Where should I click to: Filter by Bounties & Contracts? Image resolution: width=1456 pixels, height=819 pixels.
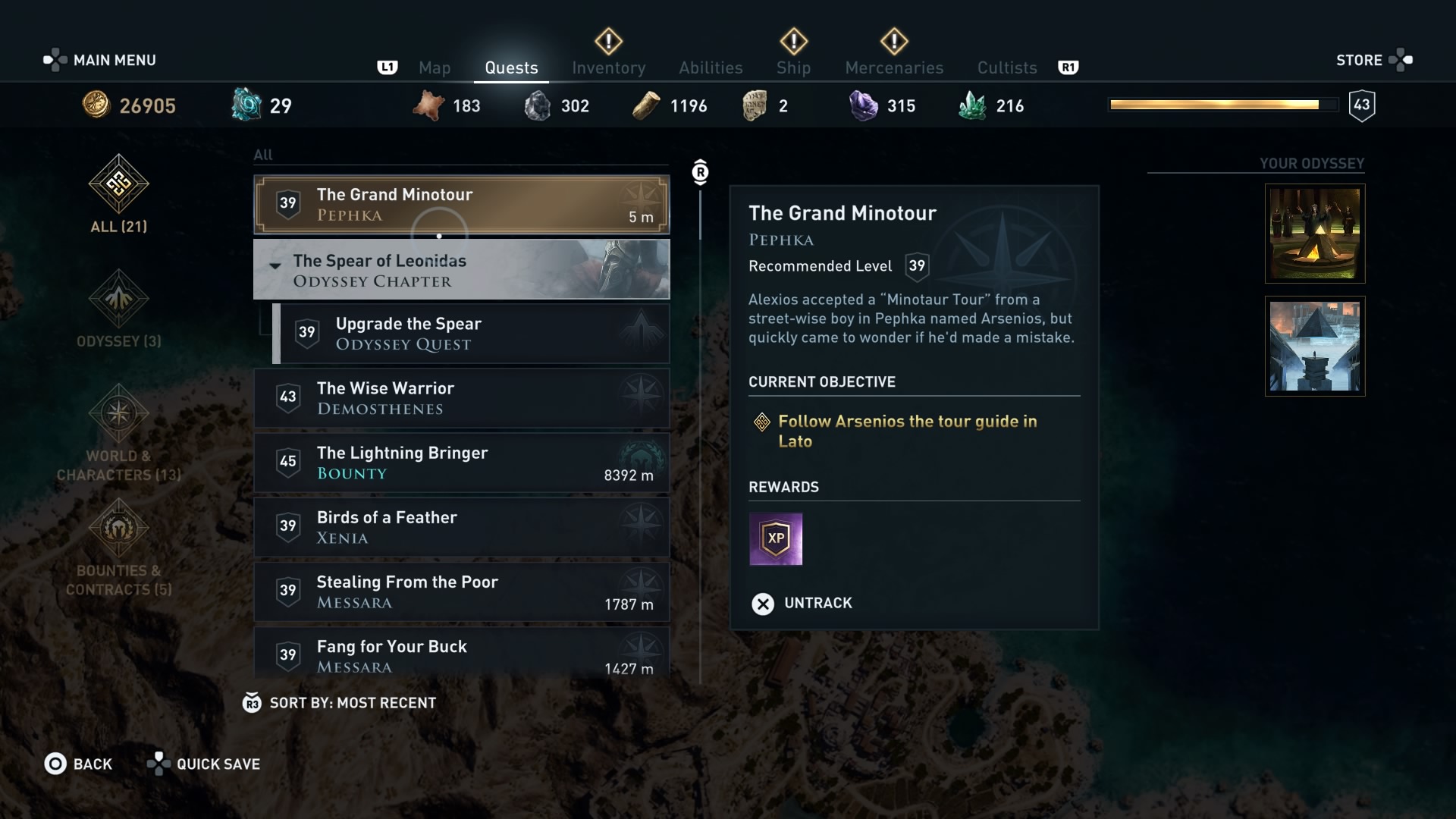[x=119, y=547]
